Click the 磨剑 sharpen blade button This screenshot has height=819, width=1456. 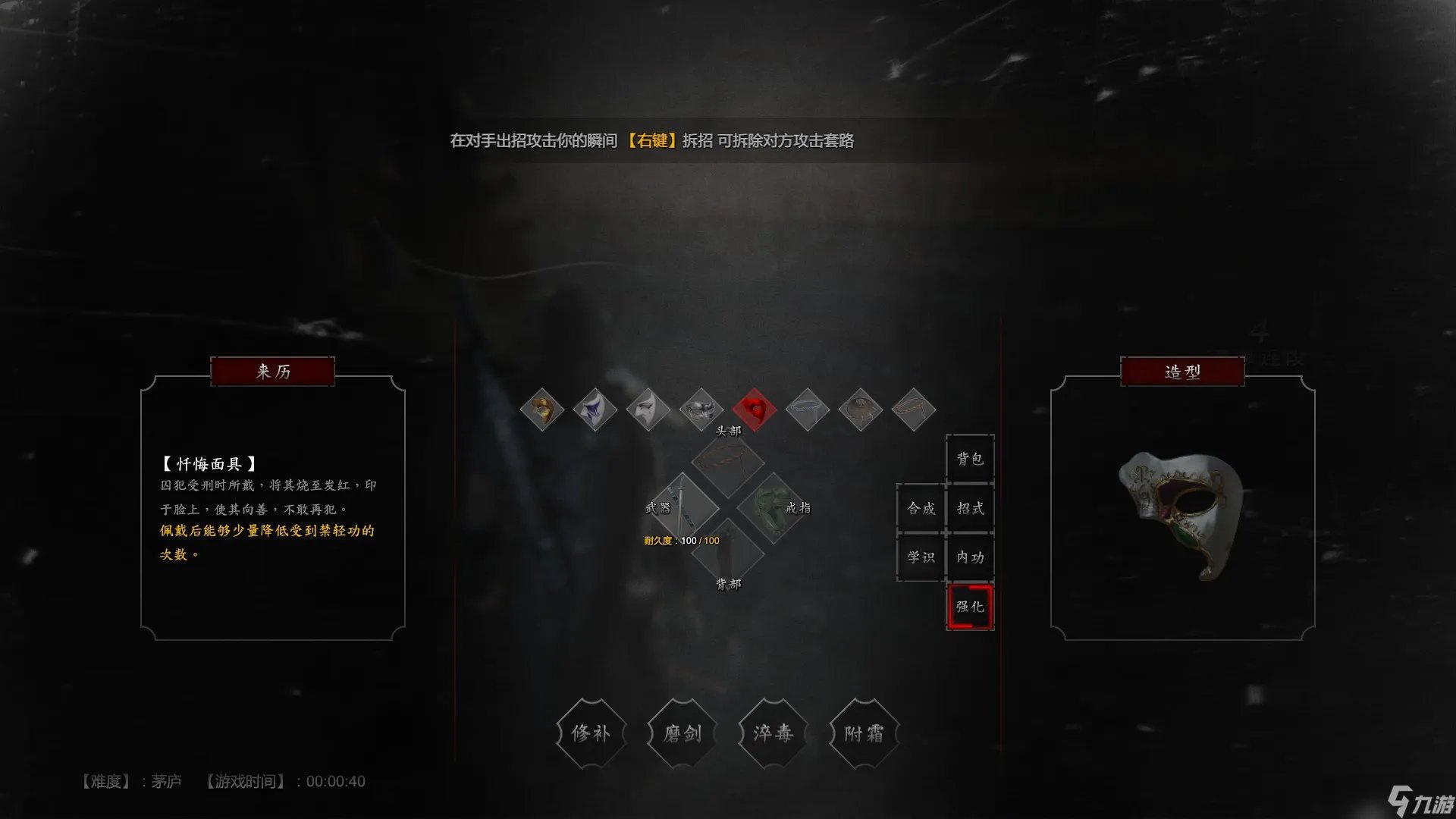tap(682, 733)
